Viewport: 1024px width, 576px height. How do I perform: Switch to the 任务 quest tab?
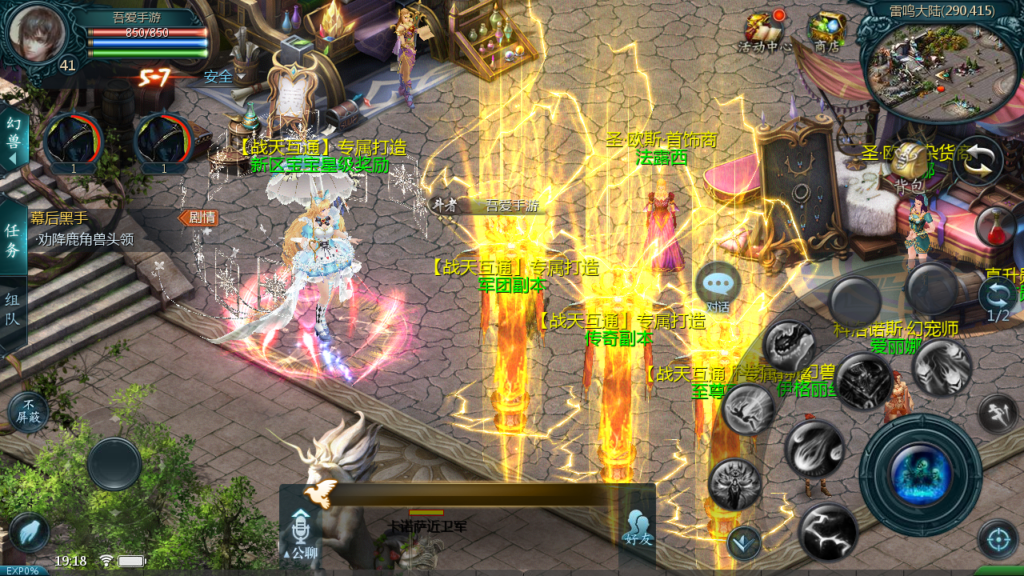click(x=13, y=240)
